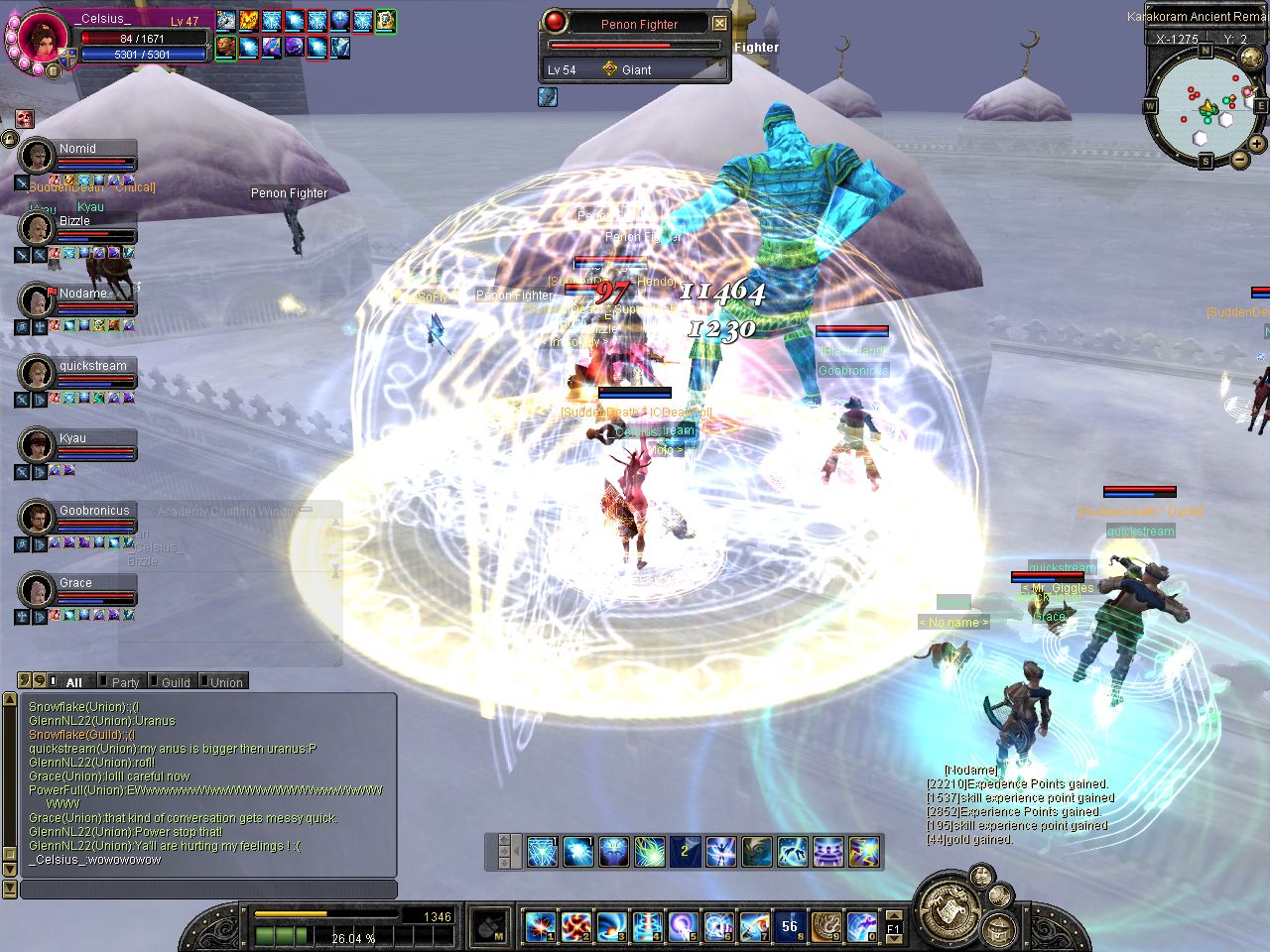Screen dimensions: 1270x952
Task: Switch to the Guild chat tab
Action: click(175, 682)
